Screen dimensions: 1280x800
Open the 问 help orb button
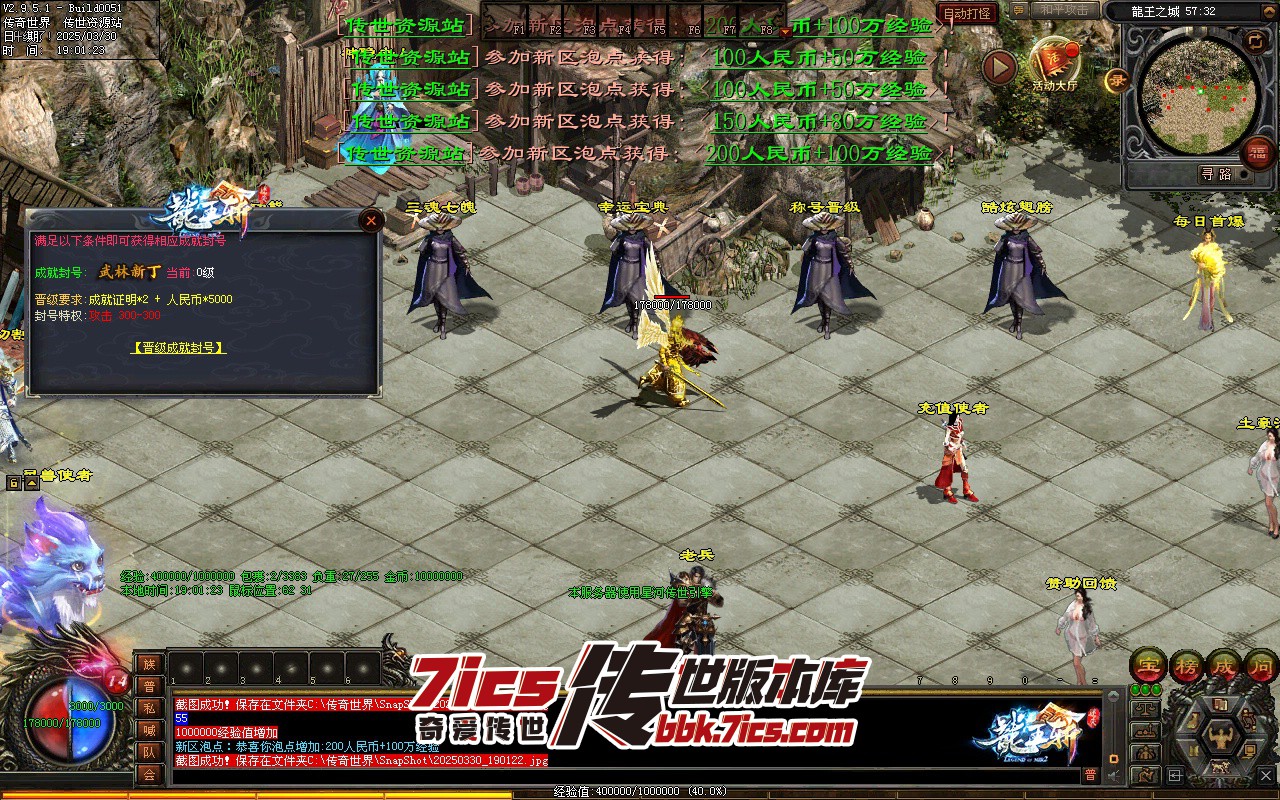(1262, 664)
